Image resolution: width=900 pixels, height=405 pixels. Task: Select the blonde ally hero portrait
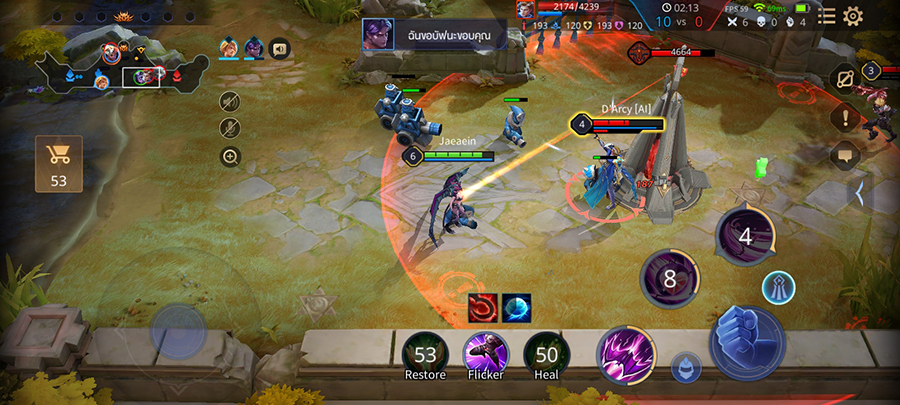(x=229, y=47)
